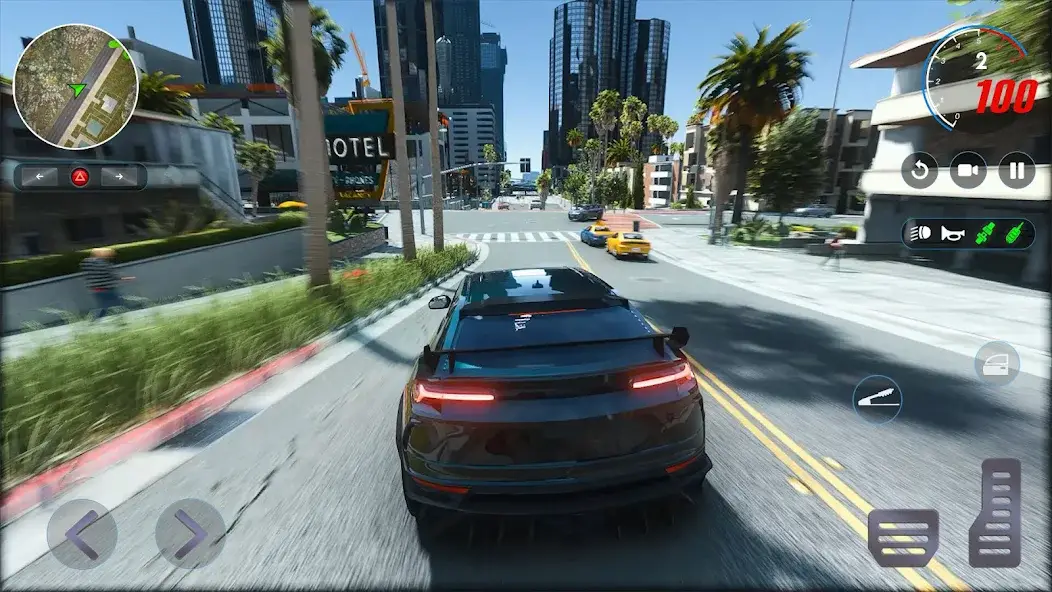Screen dimensions: 1052x592
Task: Tap the green bottle-shaped icon
Action: point(1013,234)
